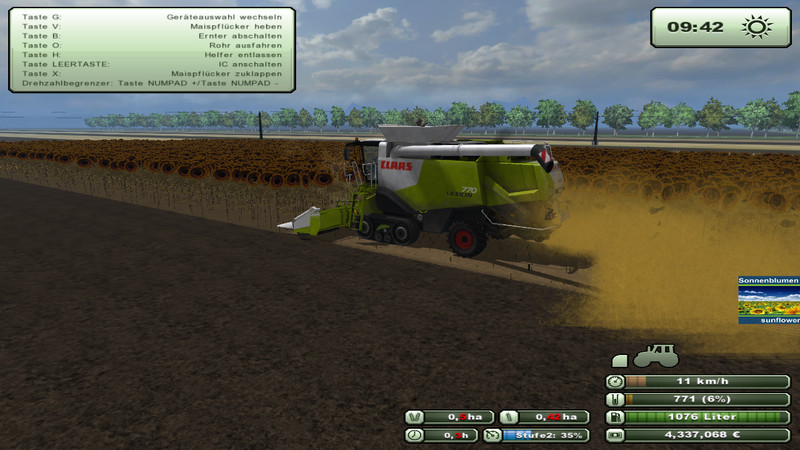Select the grain tank fill icon
Screen dimensions: 800x450
(615, 399)
